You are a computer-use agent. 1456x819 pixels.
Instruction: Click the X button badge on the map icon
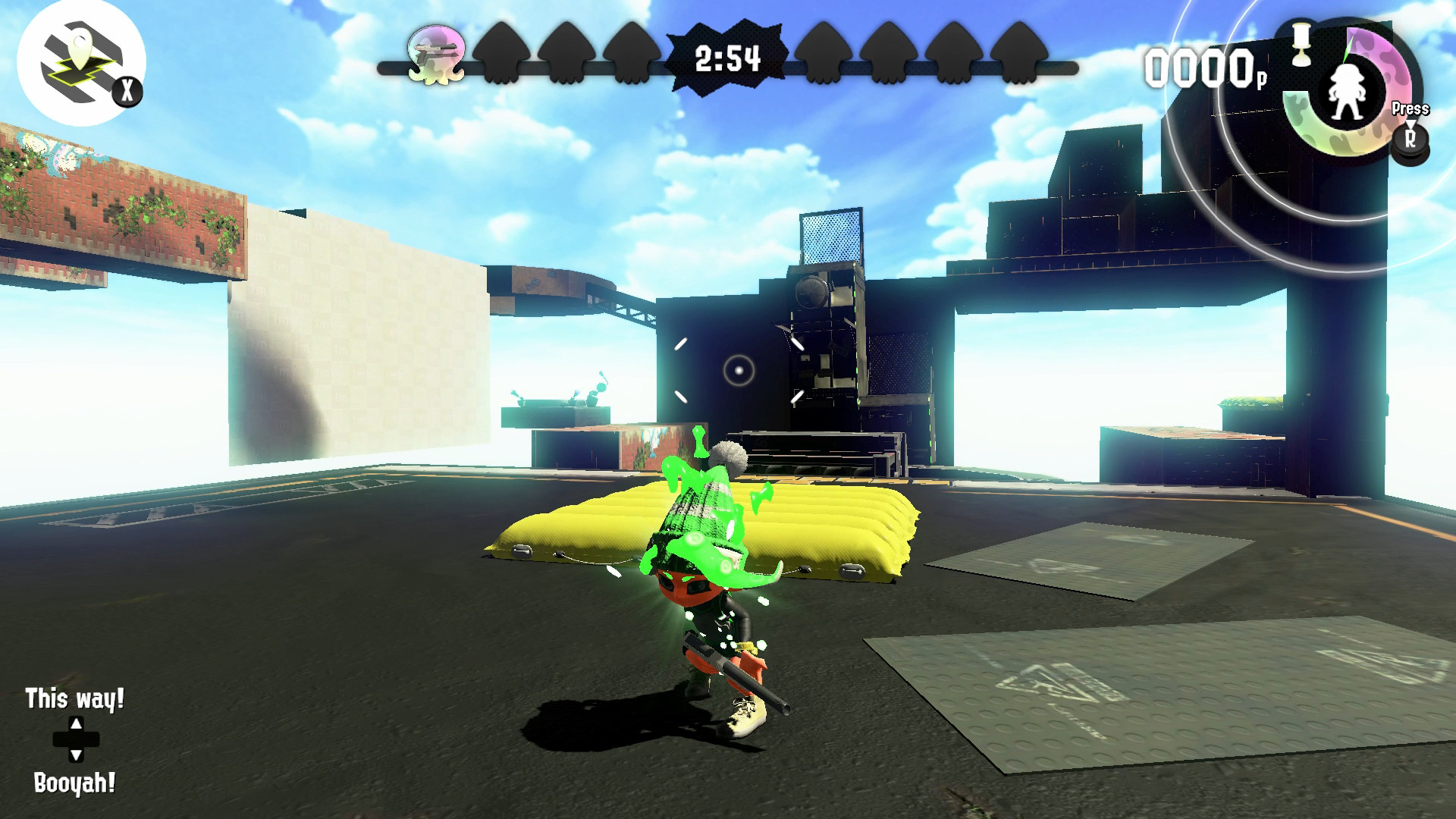(x=129, y=91)
